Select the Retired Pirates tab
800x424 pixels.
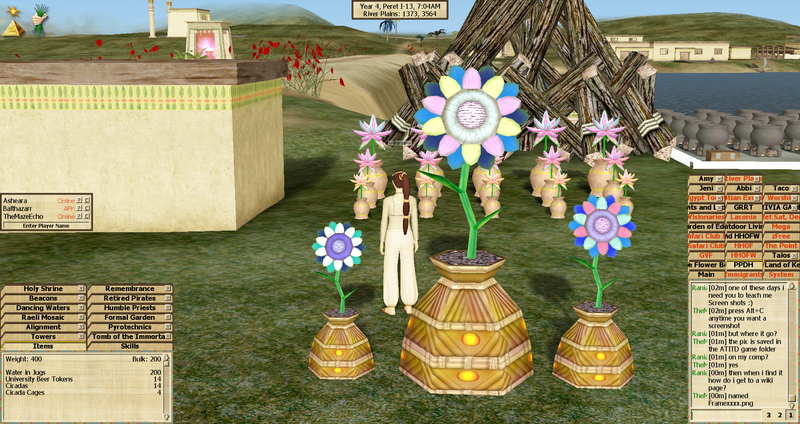(126, 298)
